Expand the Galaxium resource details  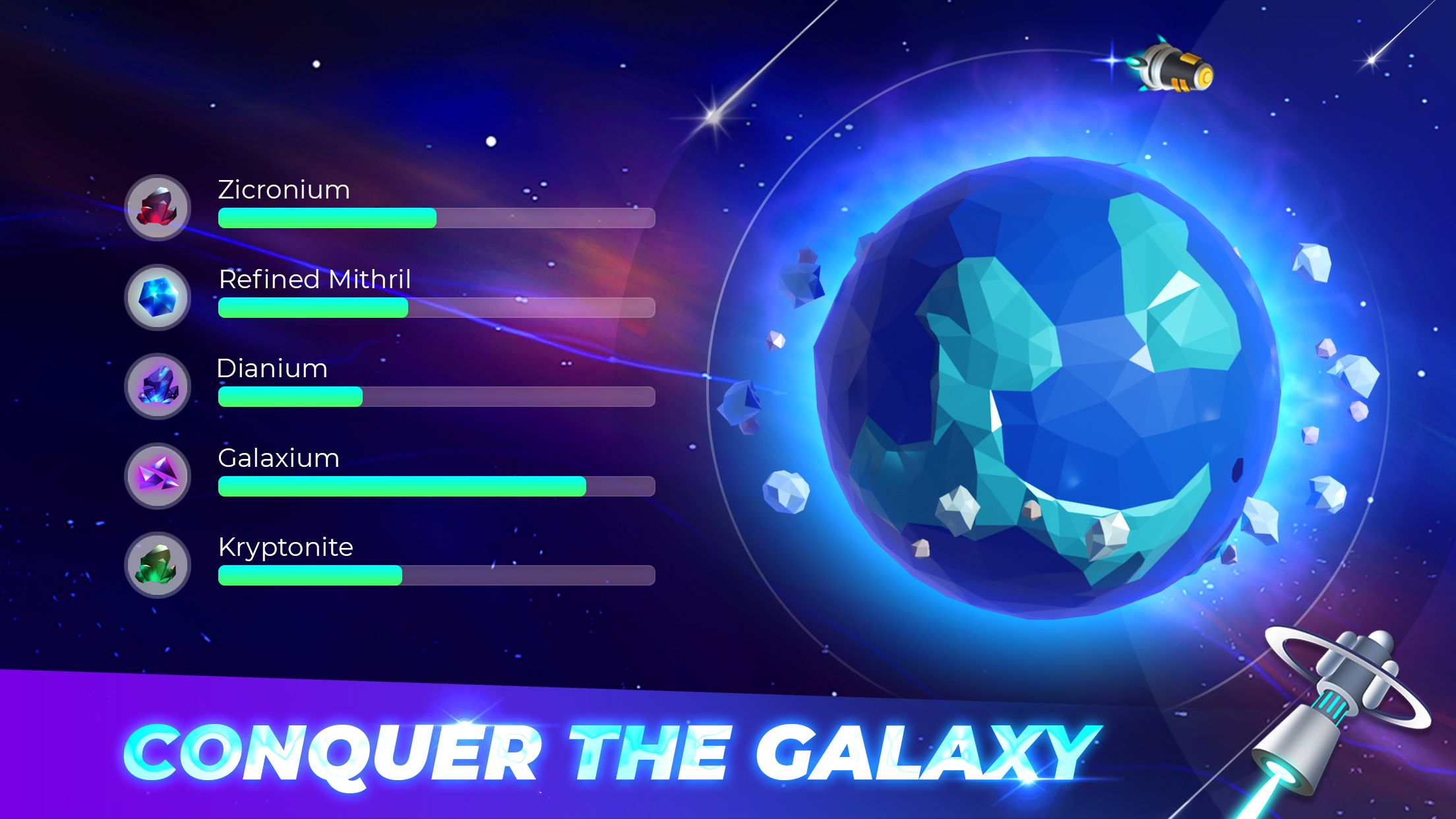coord(435,486)
